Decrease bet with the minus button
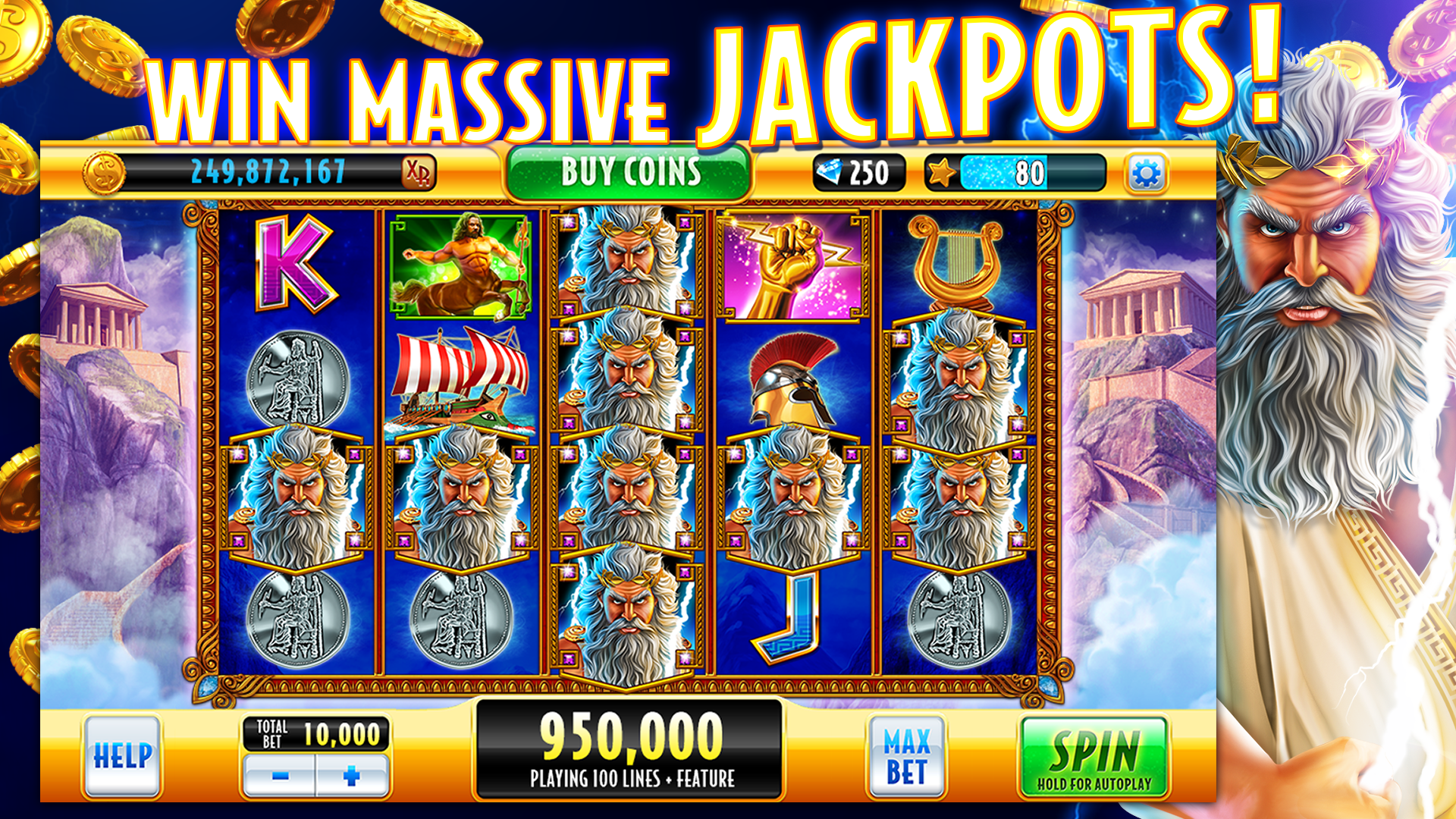 281,777
